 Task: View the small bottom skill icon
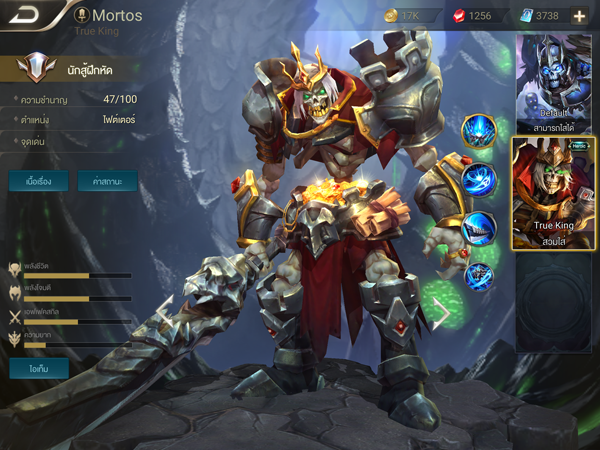coord(479,274)
